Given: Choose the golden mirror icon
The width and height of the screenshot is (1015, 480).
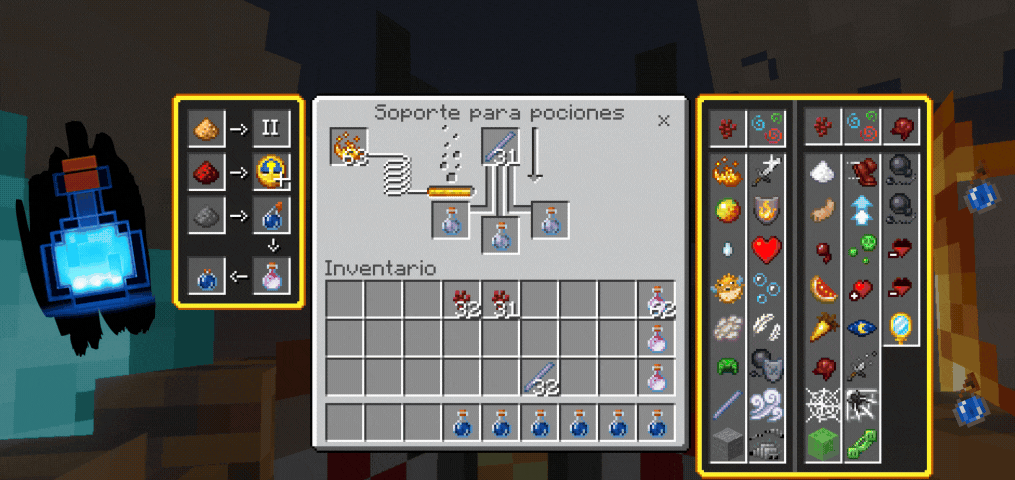Looking at the screenshot, I should [x=900, y=327].
